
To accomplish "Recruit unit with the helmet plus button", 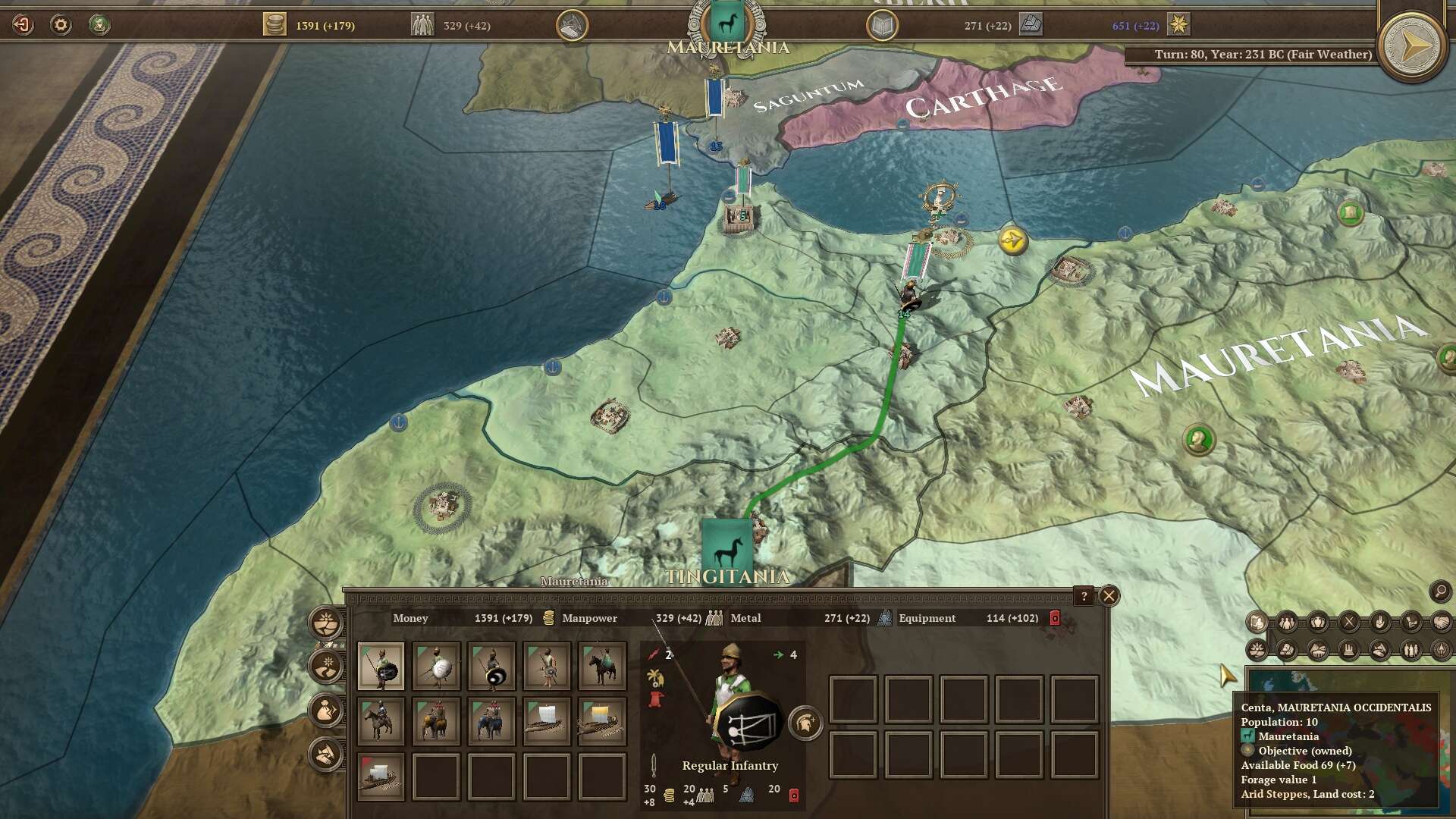I will 805,723.
